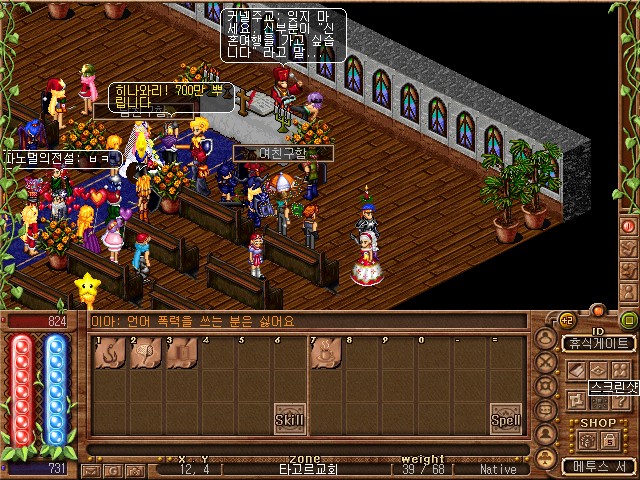
Task: Select the skill icon in hotbar slot 1
Action: [109, 354]
